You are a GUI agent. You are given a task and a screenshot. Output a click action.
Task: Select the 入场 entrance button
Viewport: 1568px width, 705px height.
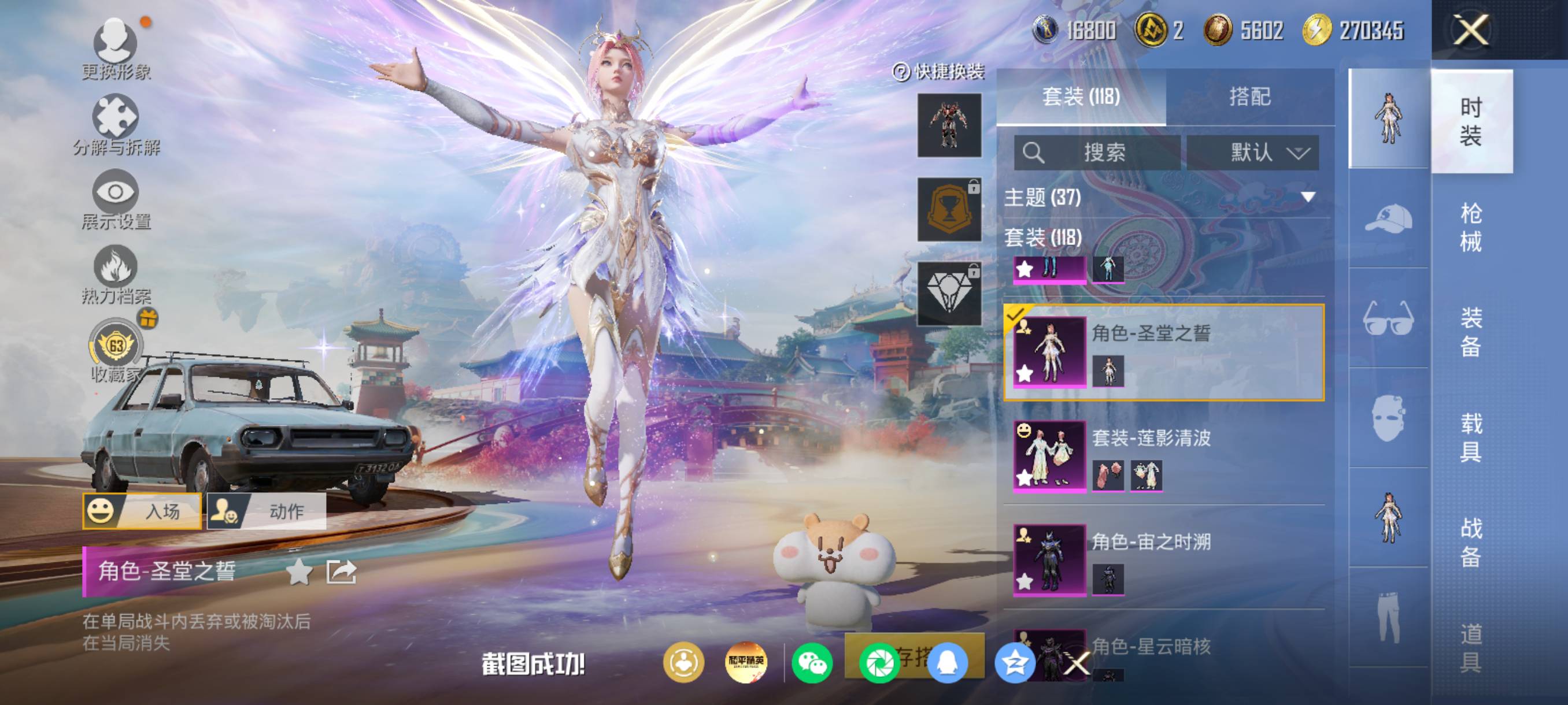pyautogui.click(x=142, y=511)
